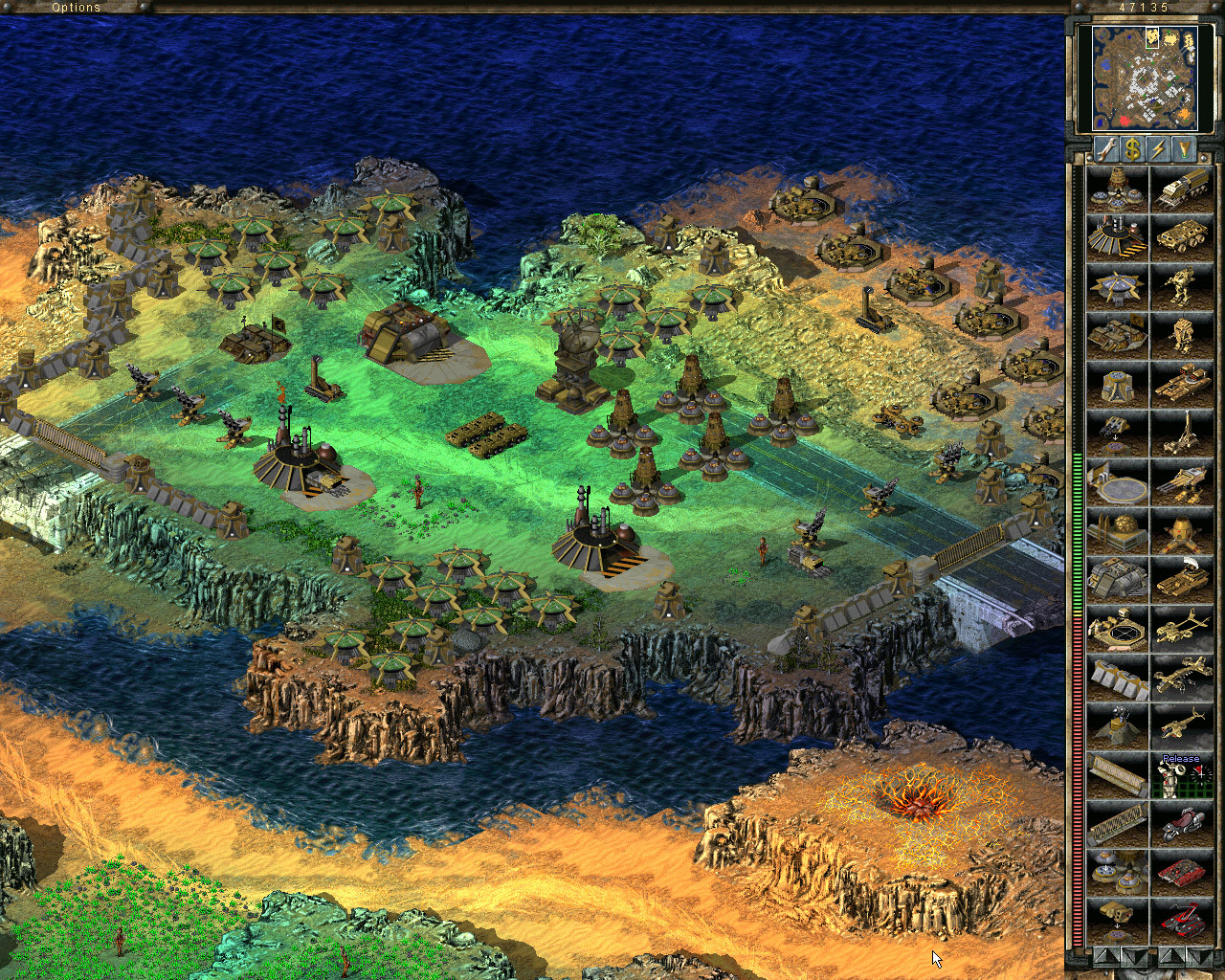The height and width of the screenshot is (980, 1225).
Task: Choose the domed tech center build icon
Action: [1117, 530]
